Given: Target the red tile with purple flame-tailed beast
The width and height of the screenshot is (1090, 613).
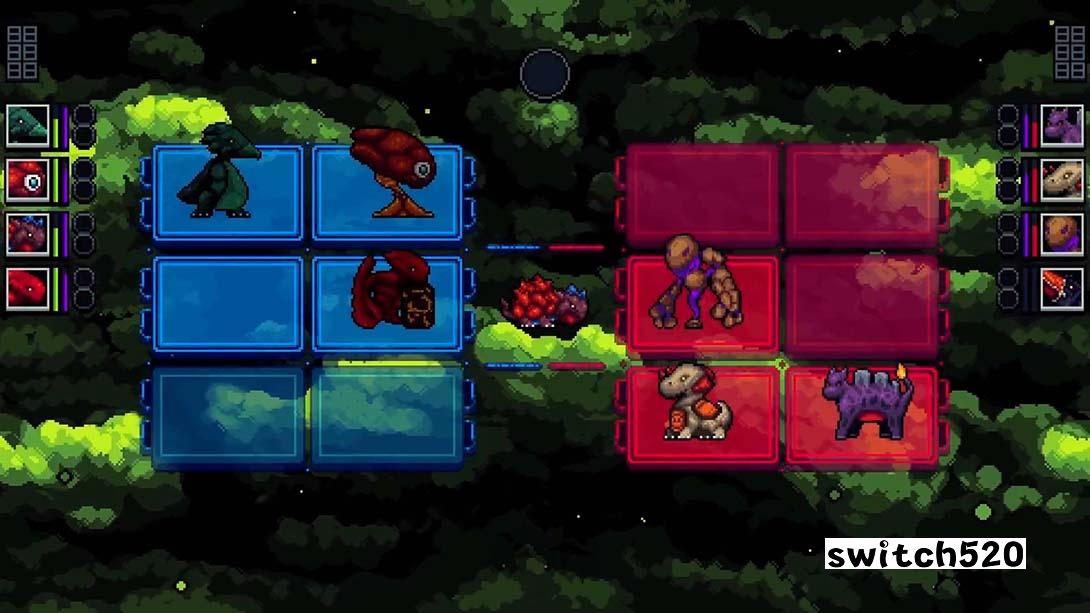Looking at the screenshot, I should tap(862, 415).
